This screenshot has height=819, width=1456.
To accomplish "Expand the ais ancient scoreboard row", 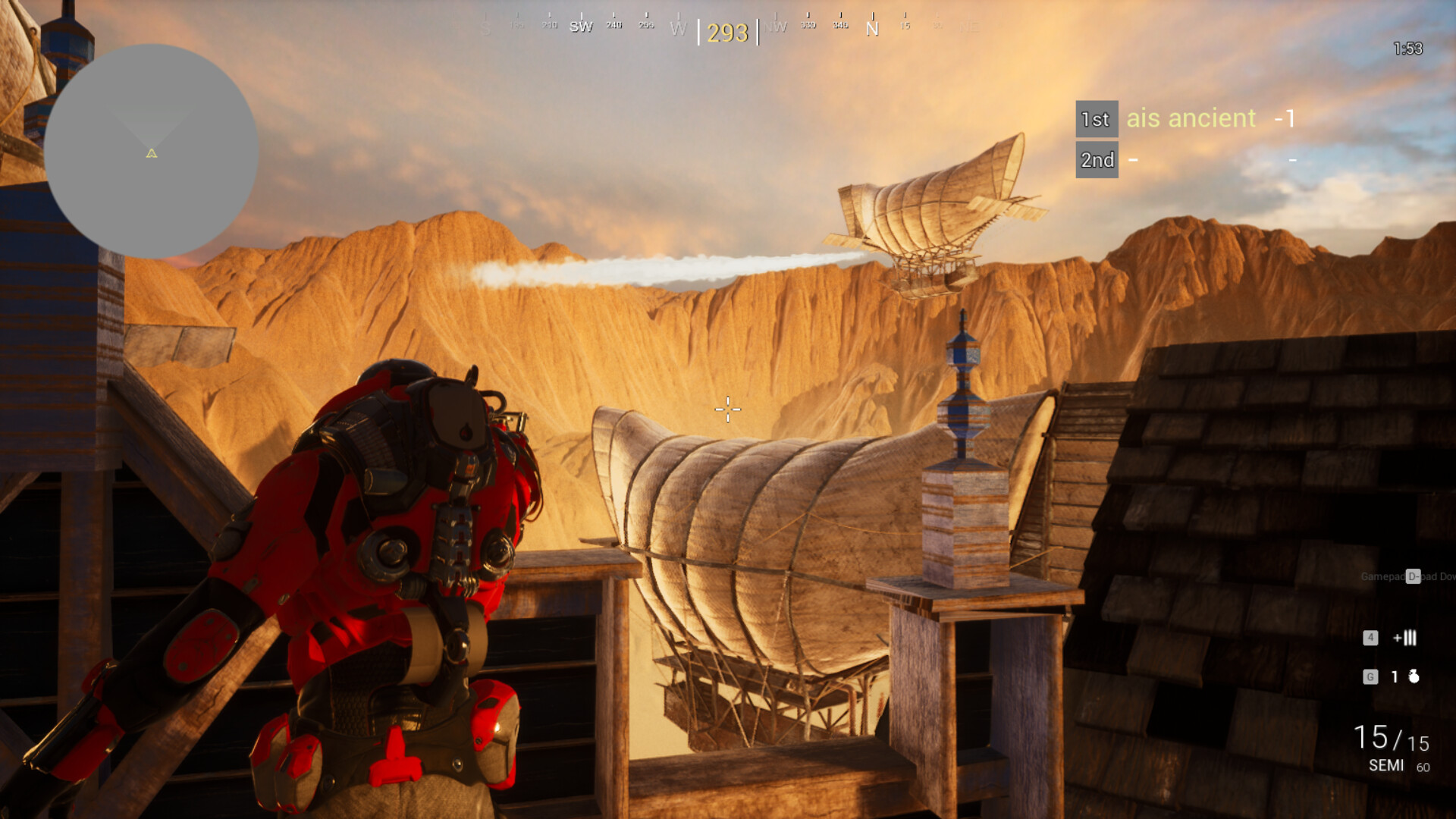I will pos(1189,119).
